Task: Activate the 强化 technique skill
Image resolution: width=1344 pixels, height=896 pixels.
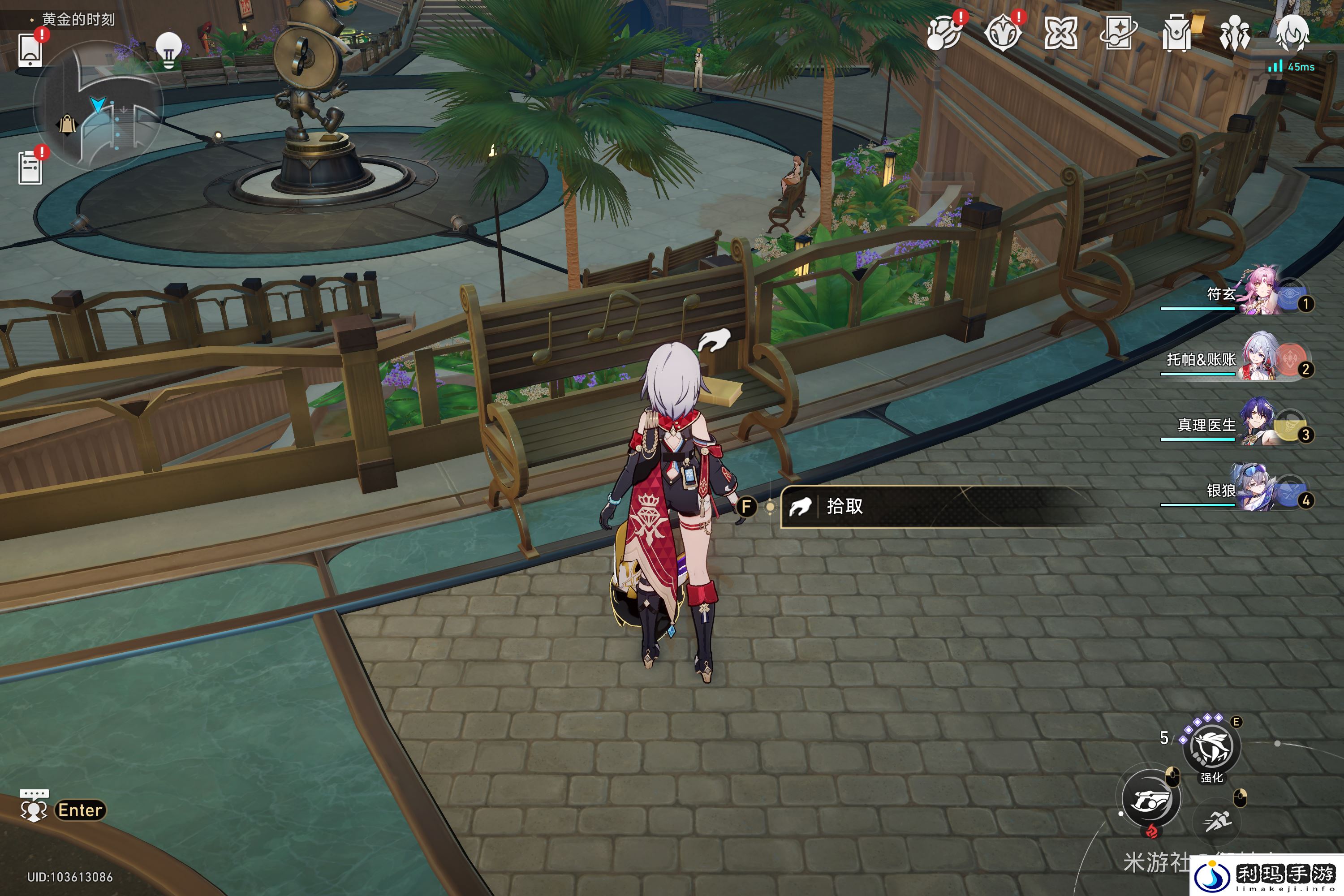Action: 1211,746
